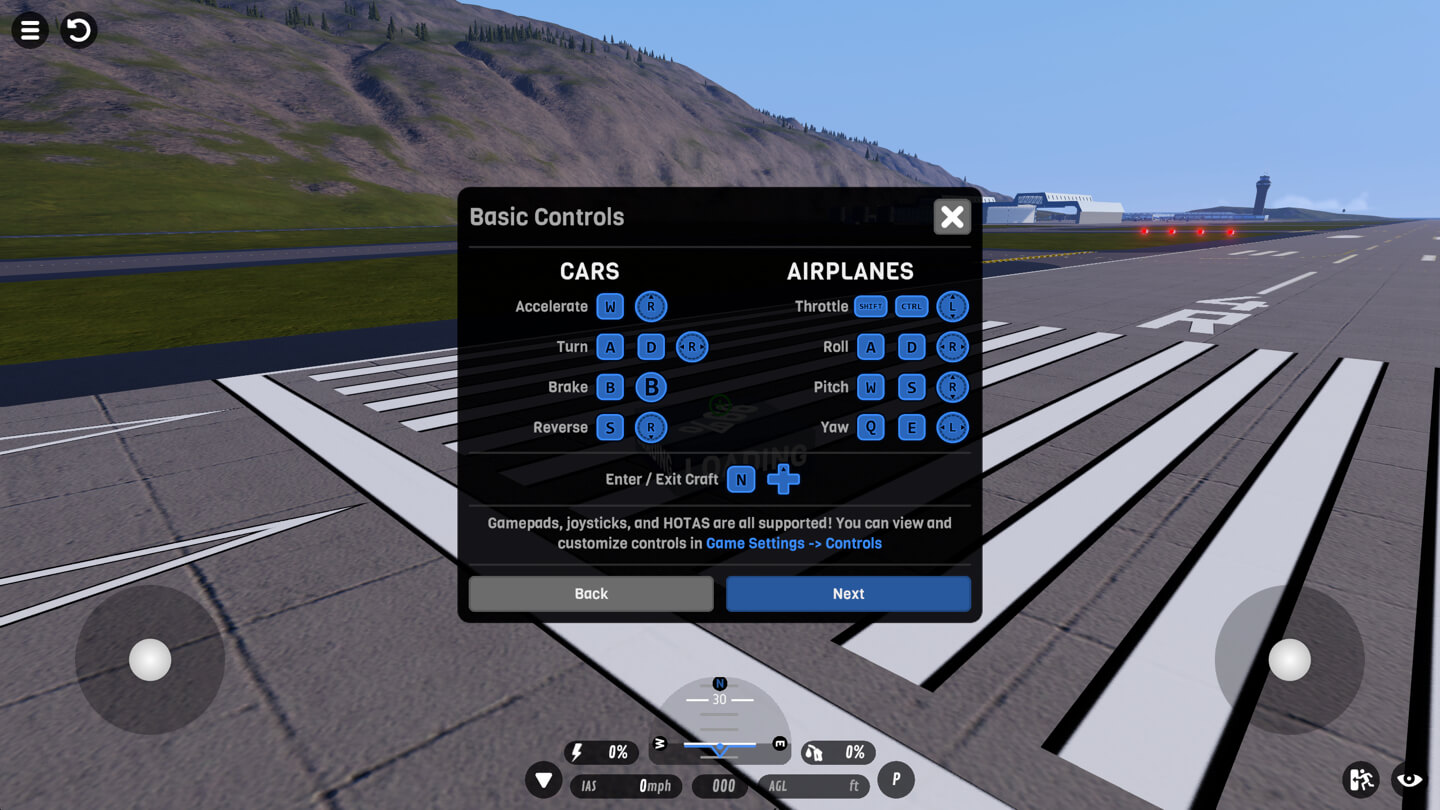
Task: Click the restart/retry icon at top left
Action: pyautogui.click(x=78, y=30)
